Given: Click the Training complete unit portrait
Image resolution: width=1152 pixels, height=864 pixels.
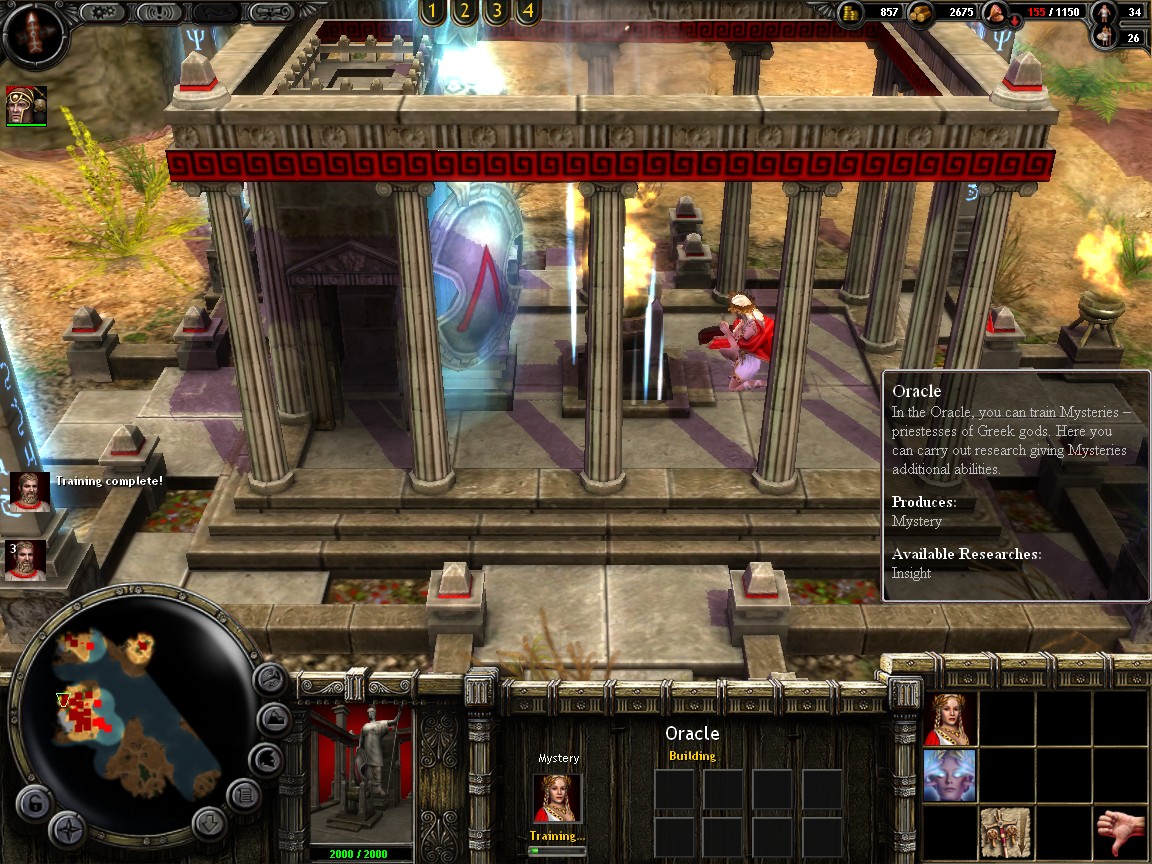Looking at the screenshot, I should [x=30, y=491].
